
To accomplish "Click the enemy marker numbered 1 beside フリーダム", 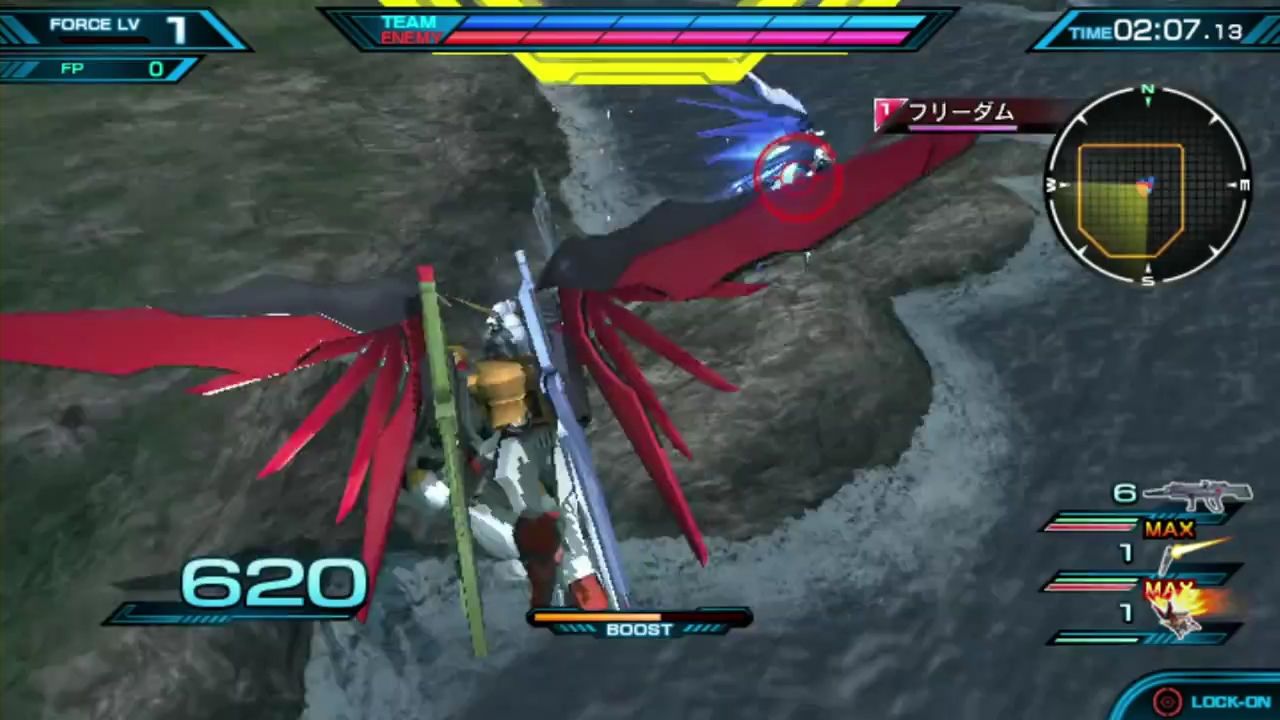I will [x=884, y=112].
